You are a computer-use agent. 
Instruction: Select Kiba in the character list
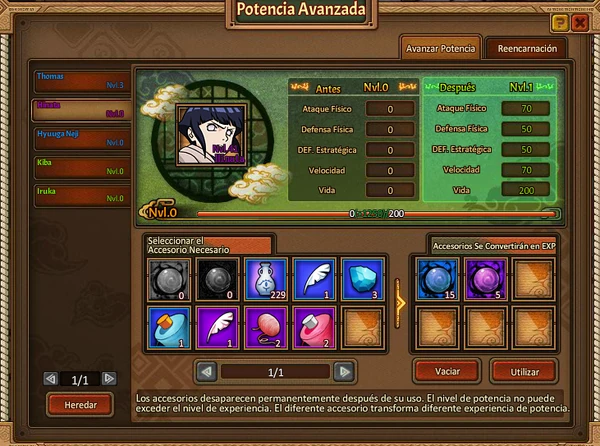coord(81,166)
